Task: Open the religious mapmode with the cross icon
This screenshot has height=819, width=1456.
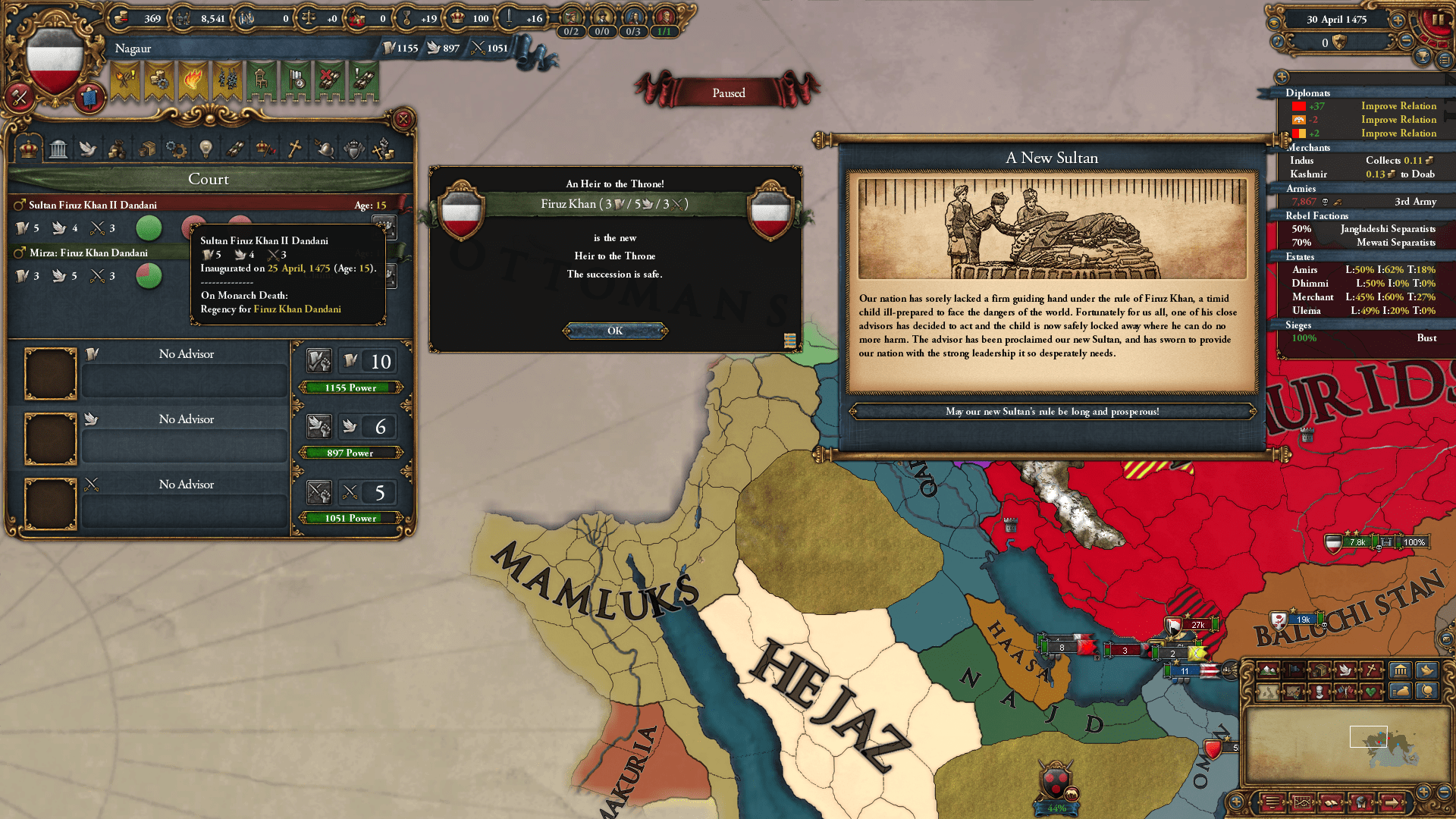Action: (x=1371, y=670)
